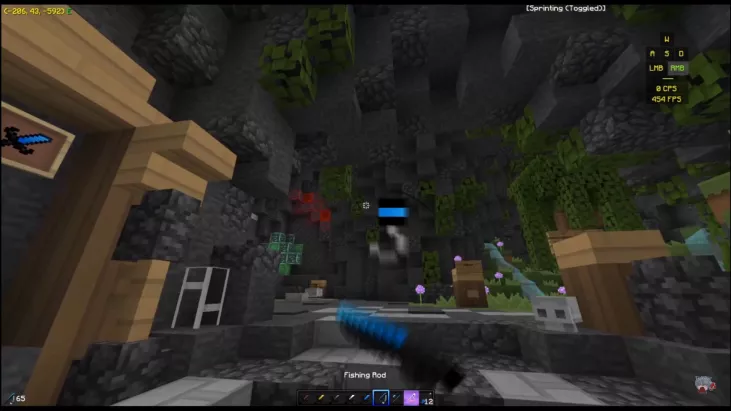The width and height of the screenshot is (731, 411).
Task: Select the hotbar slot with 12 items
Action: point(427,397)
